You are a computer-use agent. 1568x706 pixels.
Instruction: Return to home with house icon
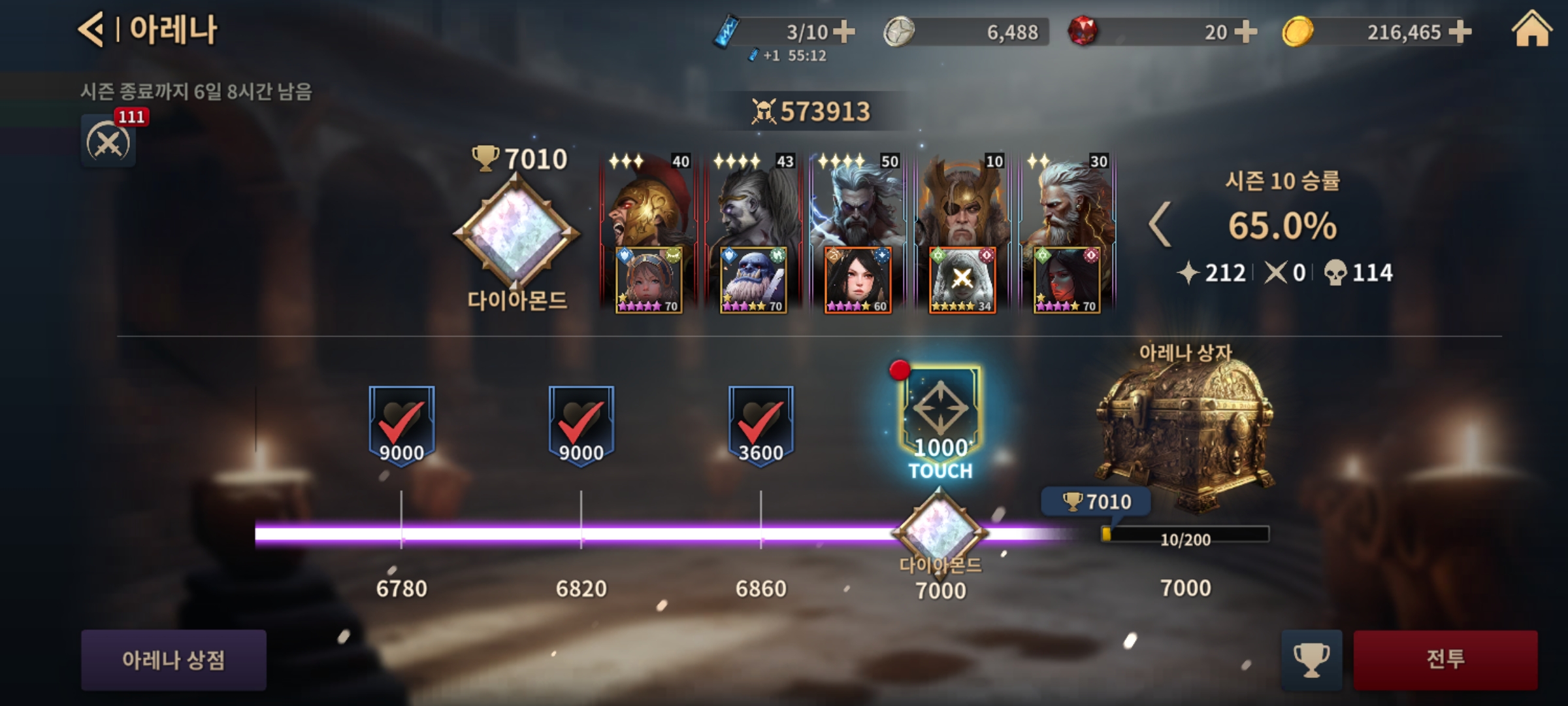coord(1531,30)
